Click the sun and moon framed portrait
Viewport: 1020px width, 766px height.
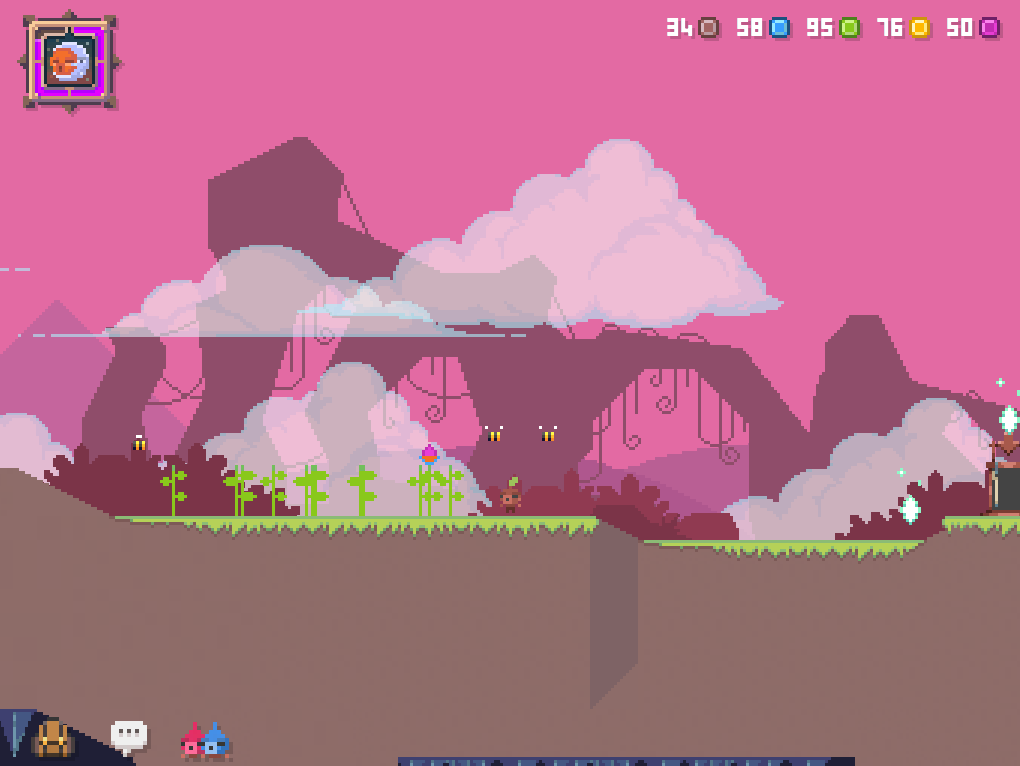tap(70, 62)
